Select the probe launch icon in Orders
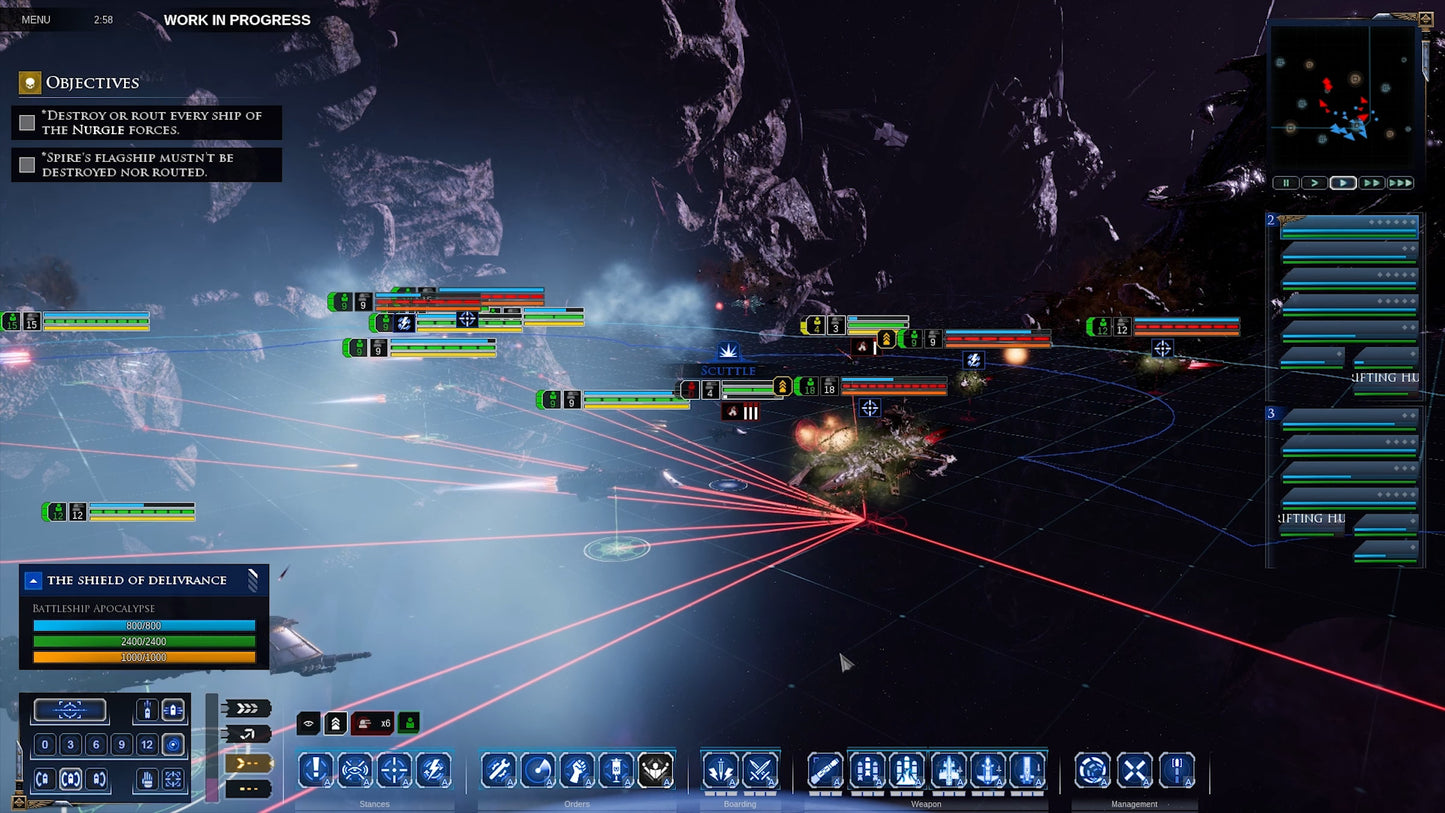 [537, 768]
